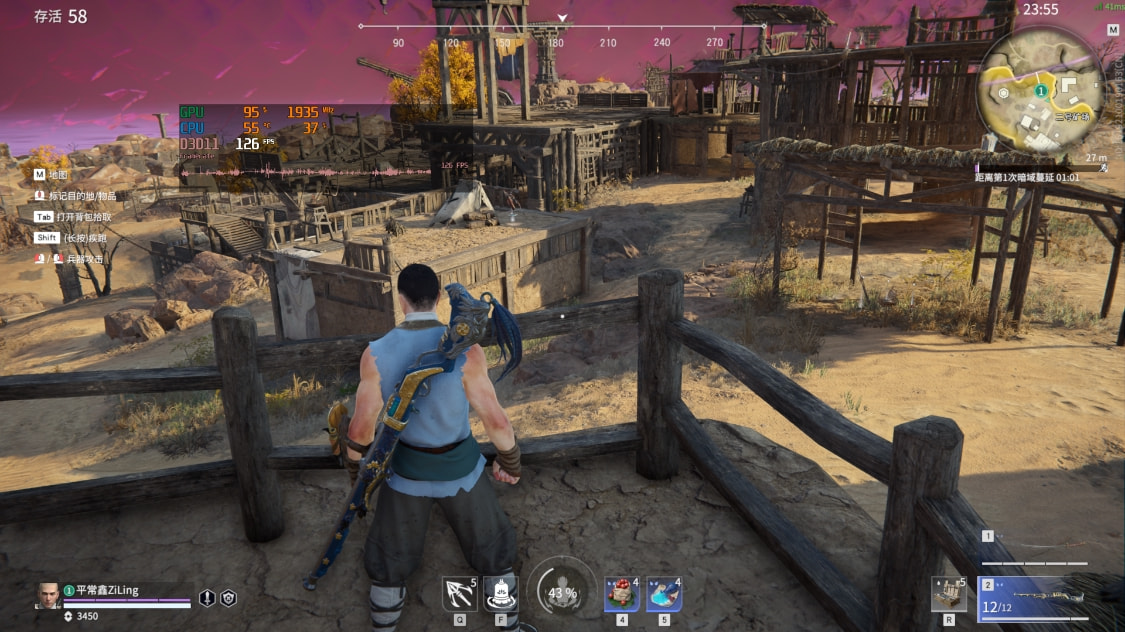Click the shield emblem icon beside the health bar
1125x632 pixels.
pos(229,598)
